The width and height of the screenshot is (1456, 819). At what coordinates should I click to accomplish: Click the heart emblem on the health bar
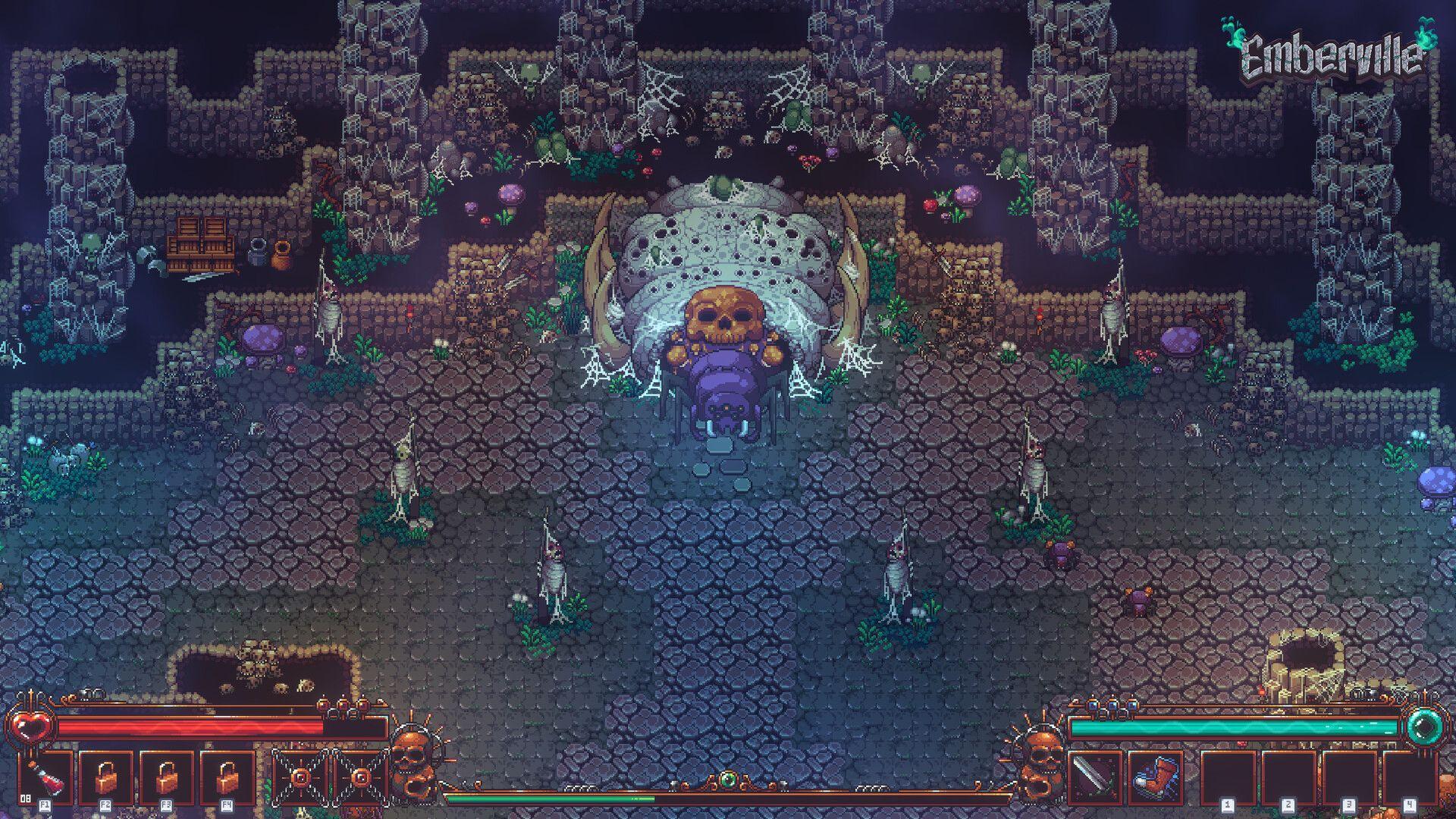coord(30,724)
